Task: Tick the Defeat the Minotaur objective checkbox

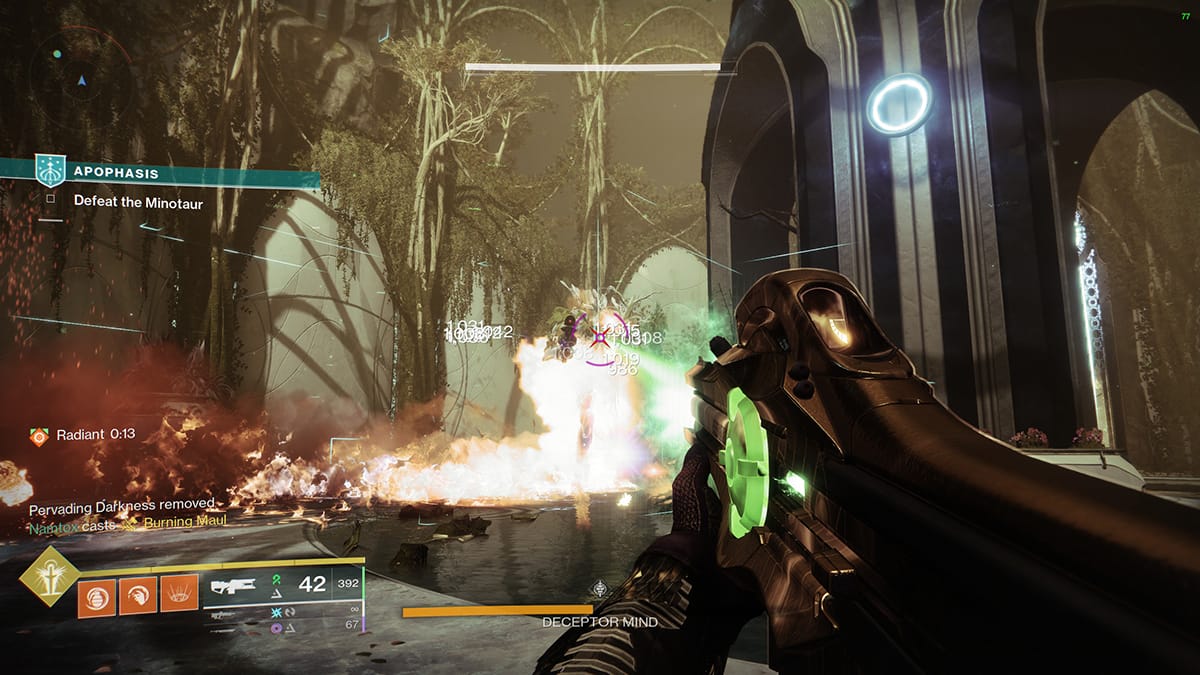Action: (x=49, y=199)
